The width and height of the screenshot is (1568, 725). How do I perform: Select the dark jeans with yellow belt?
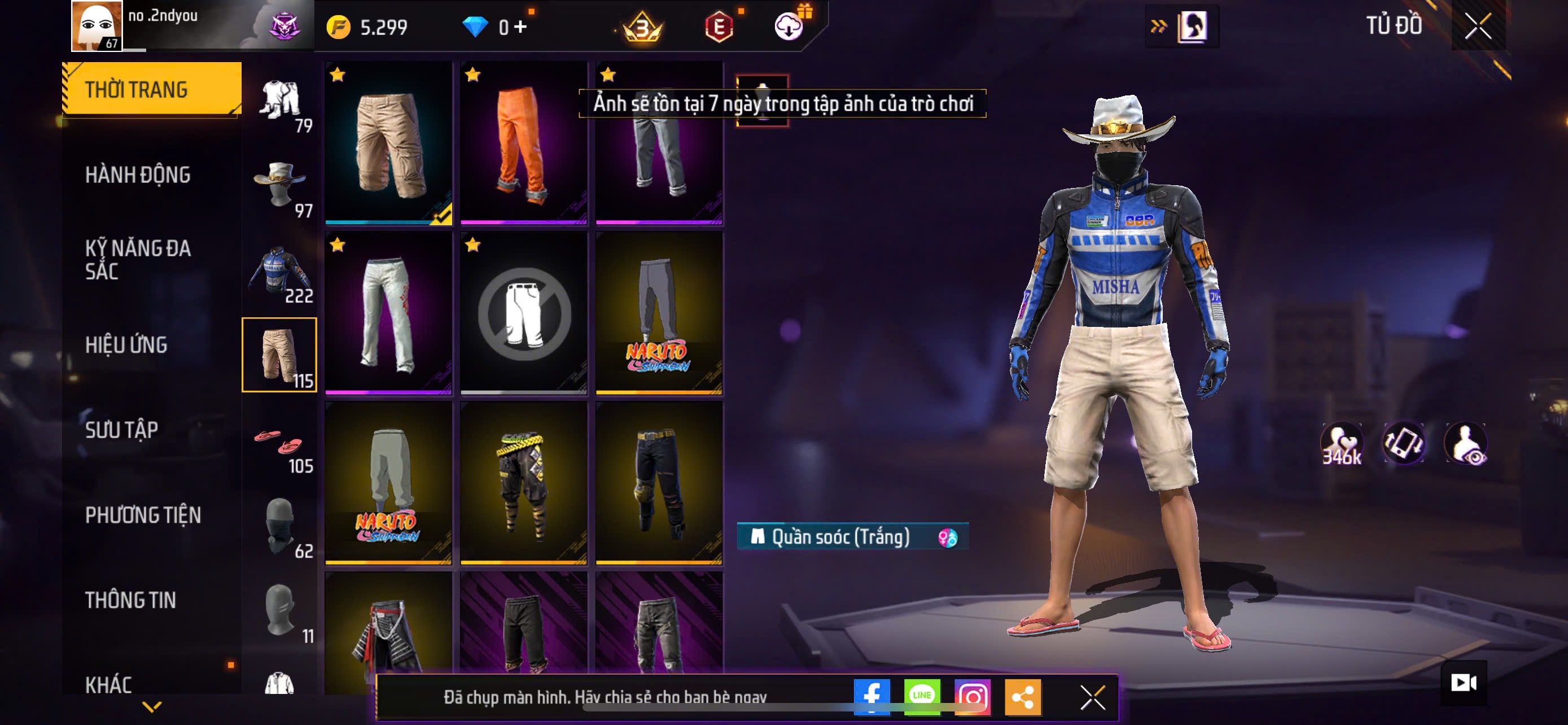(659, 483)
